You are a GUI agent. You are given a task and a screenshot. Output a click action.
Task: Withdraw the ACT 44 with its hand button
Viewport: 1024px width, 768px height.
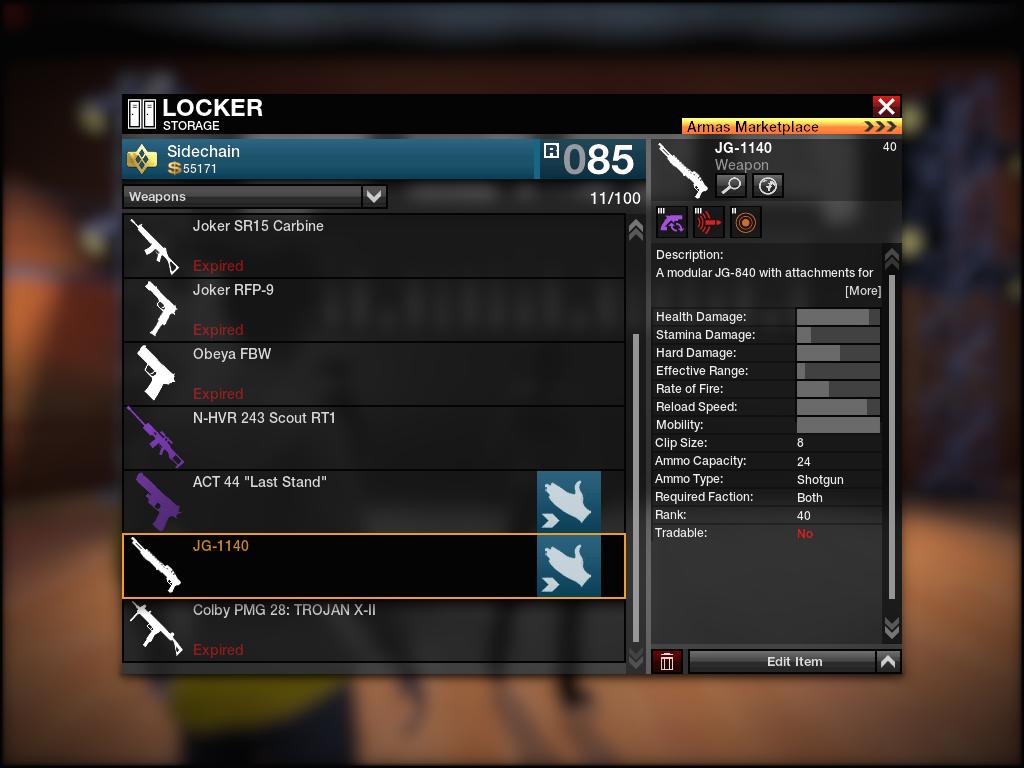point(569,502)
